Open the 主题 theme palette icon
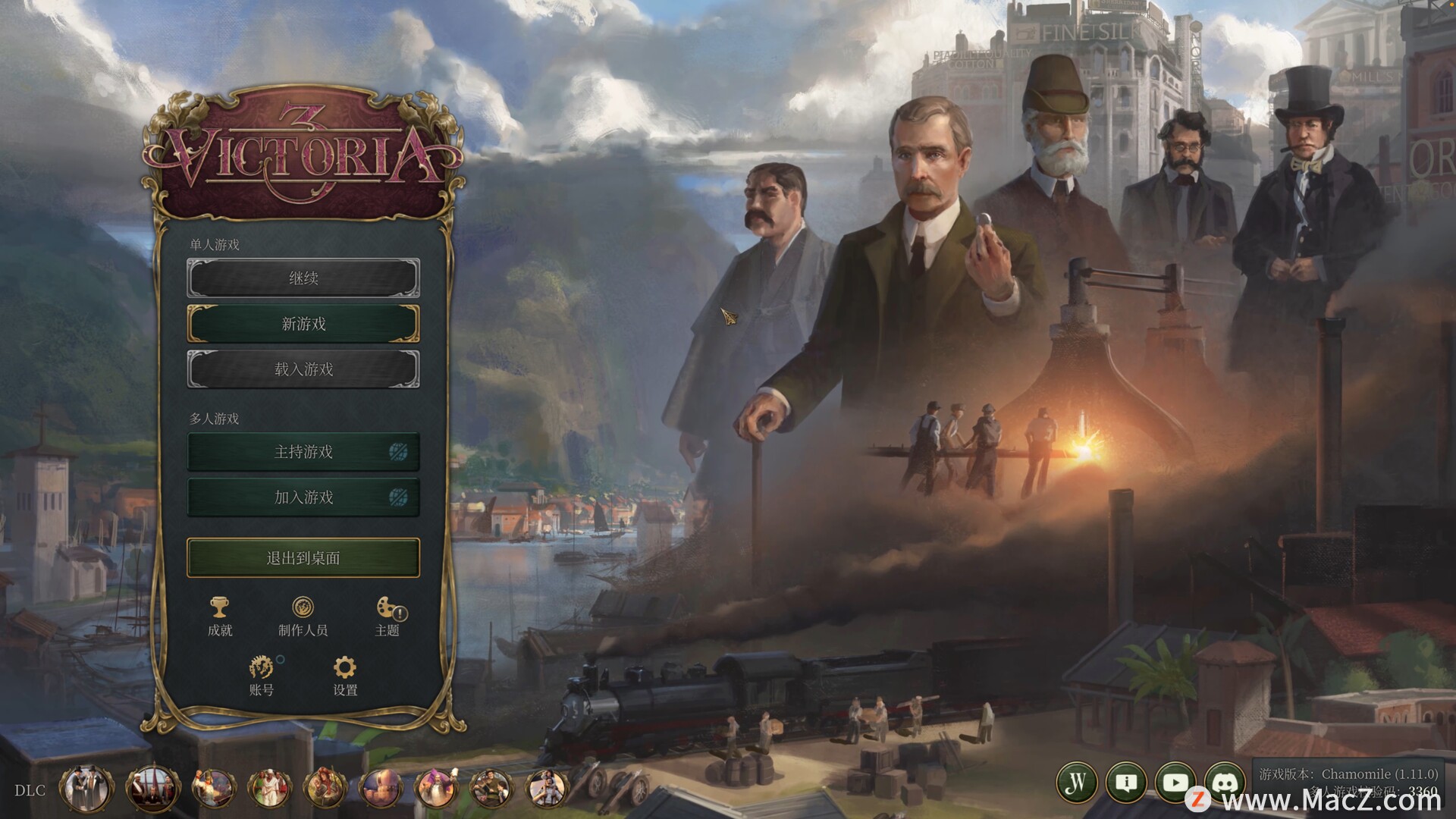The image size is (1456, 819). pos(388,616)
